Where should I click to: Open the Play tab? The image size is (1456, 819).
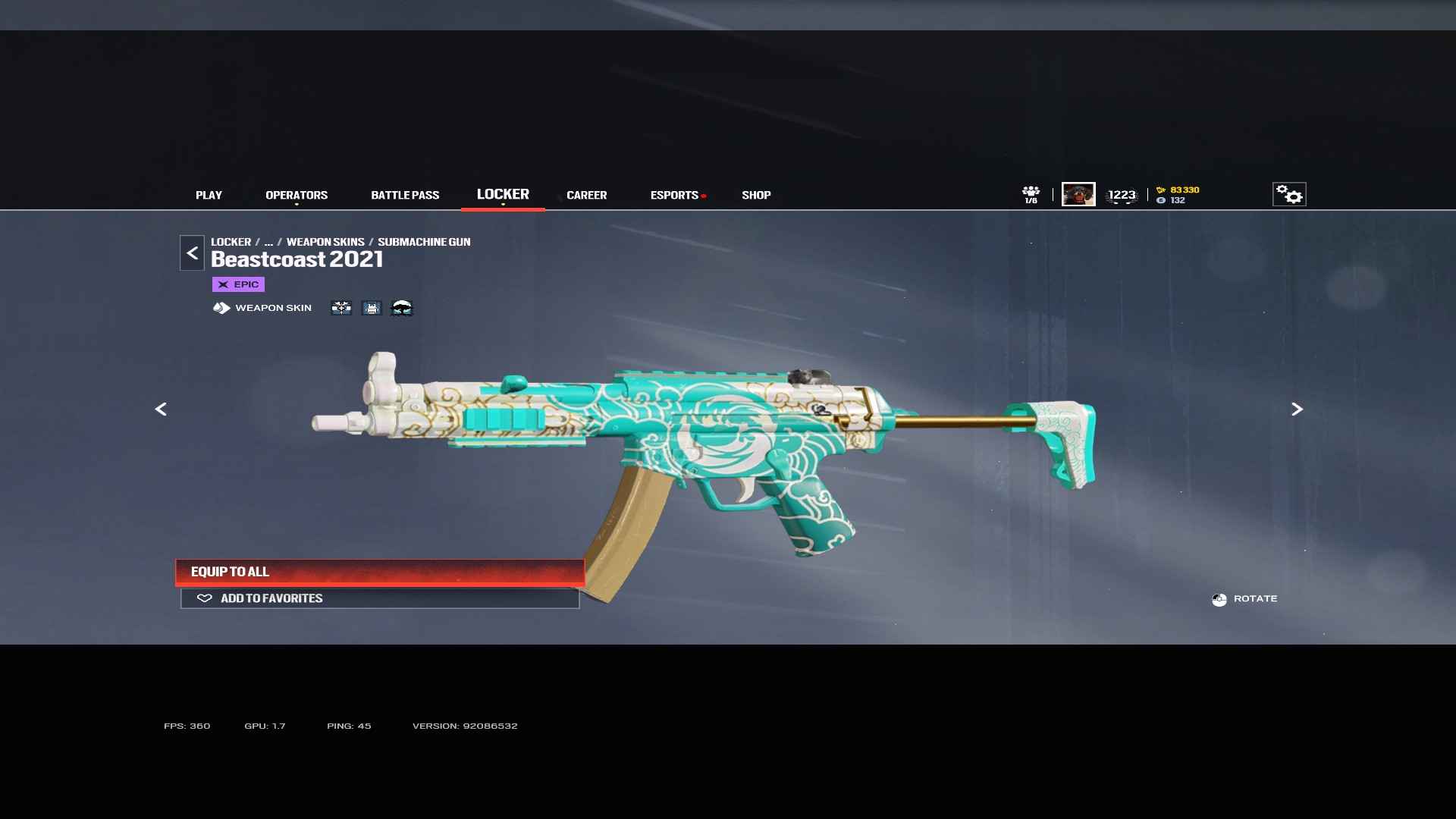[x=209, y=195]
